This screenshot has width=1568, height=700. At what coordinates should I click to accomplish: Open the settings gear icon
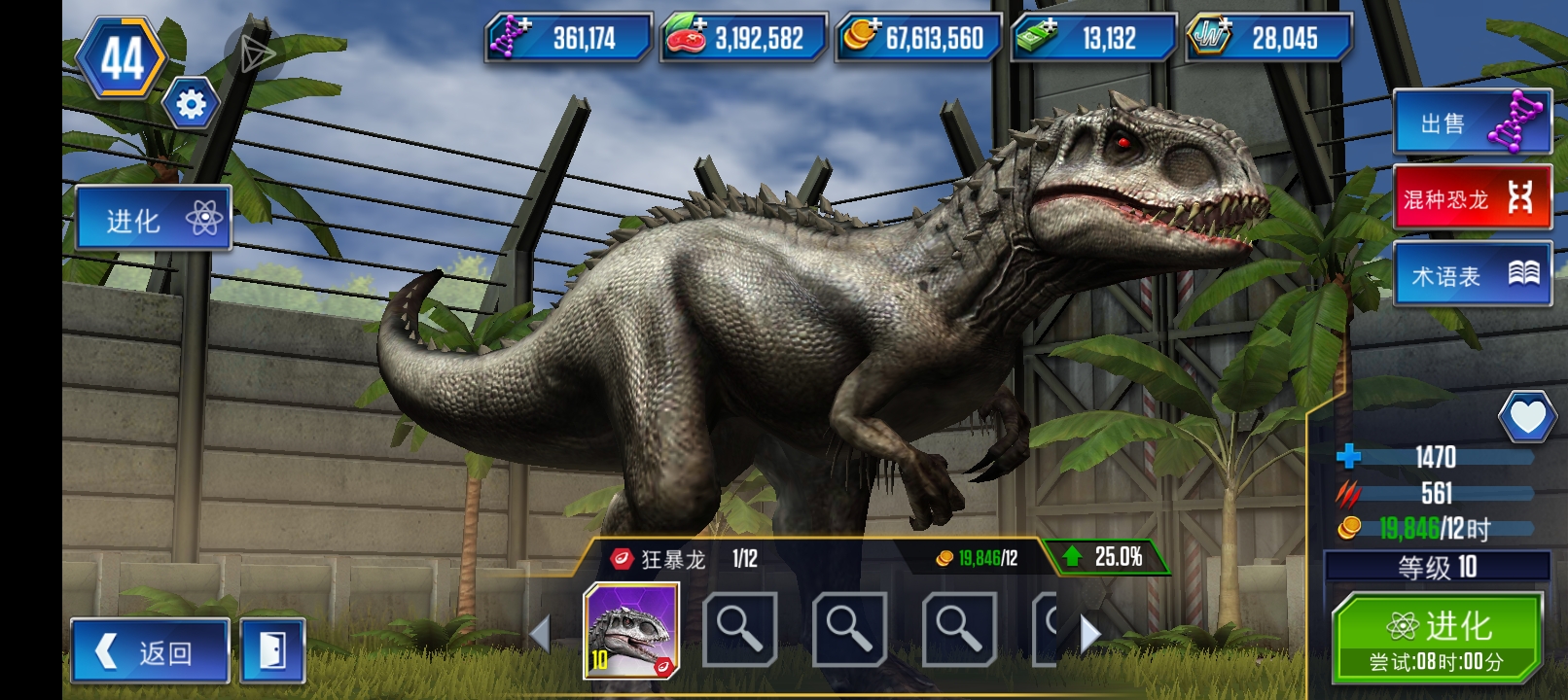click(191, 104)
